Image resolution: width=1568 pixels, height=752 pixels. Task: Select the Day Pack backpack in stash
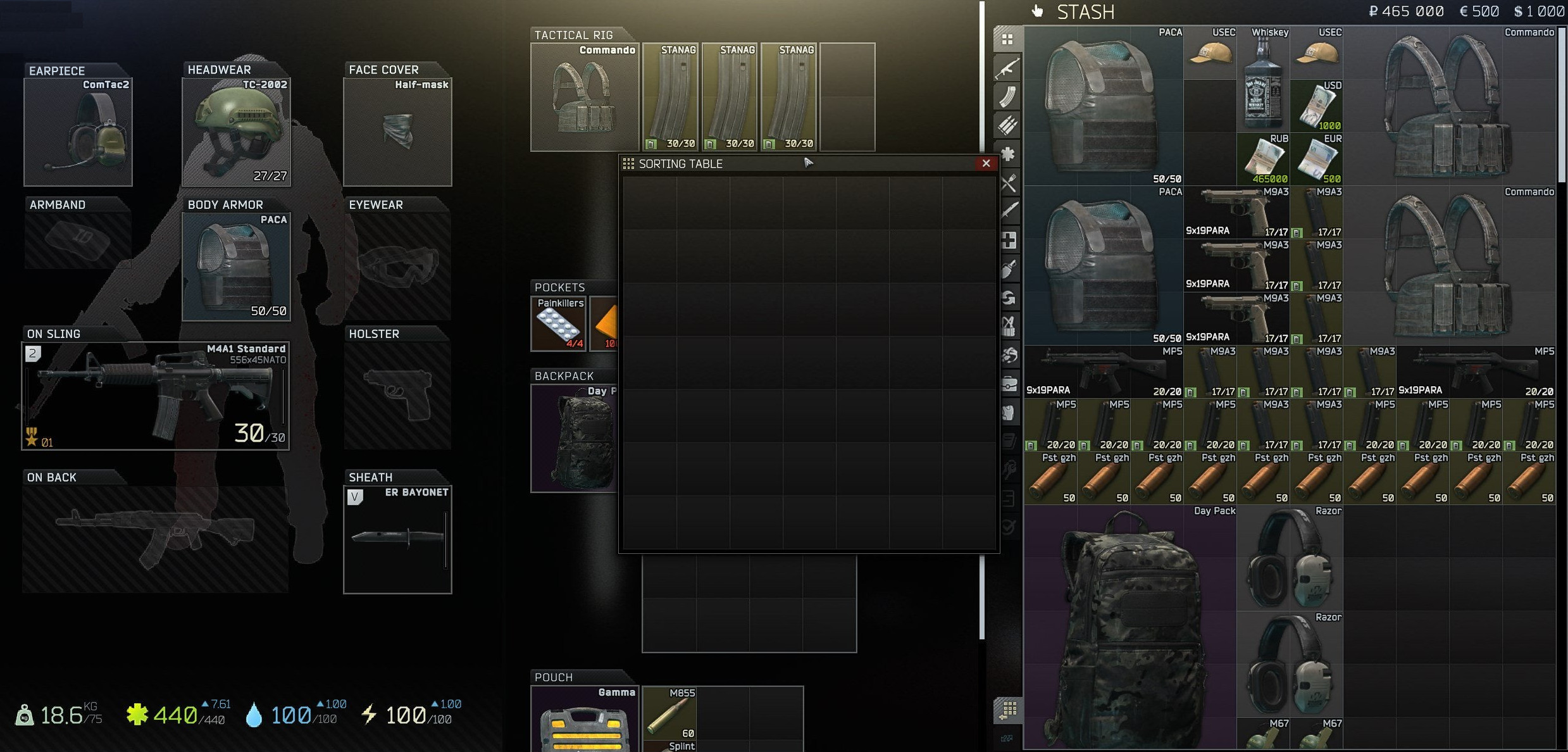point(1130,627)
